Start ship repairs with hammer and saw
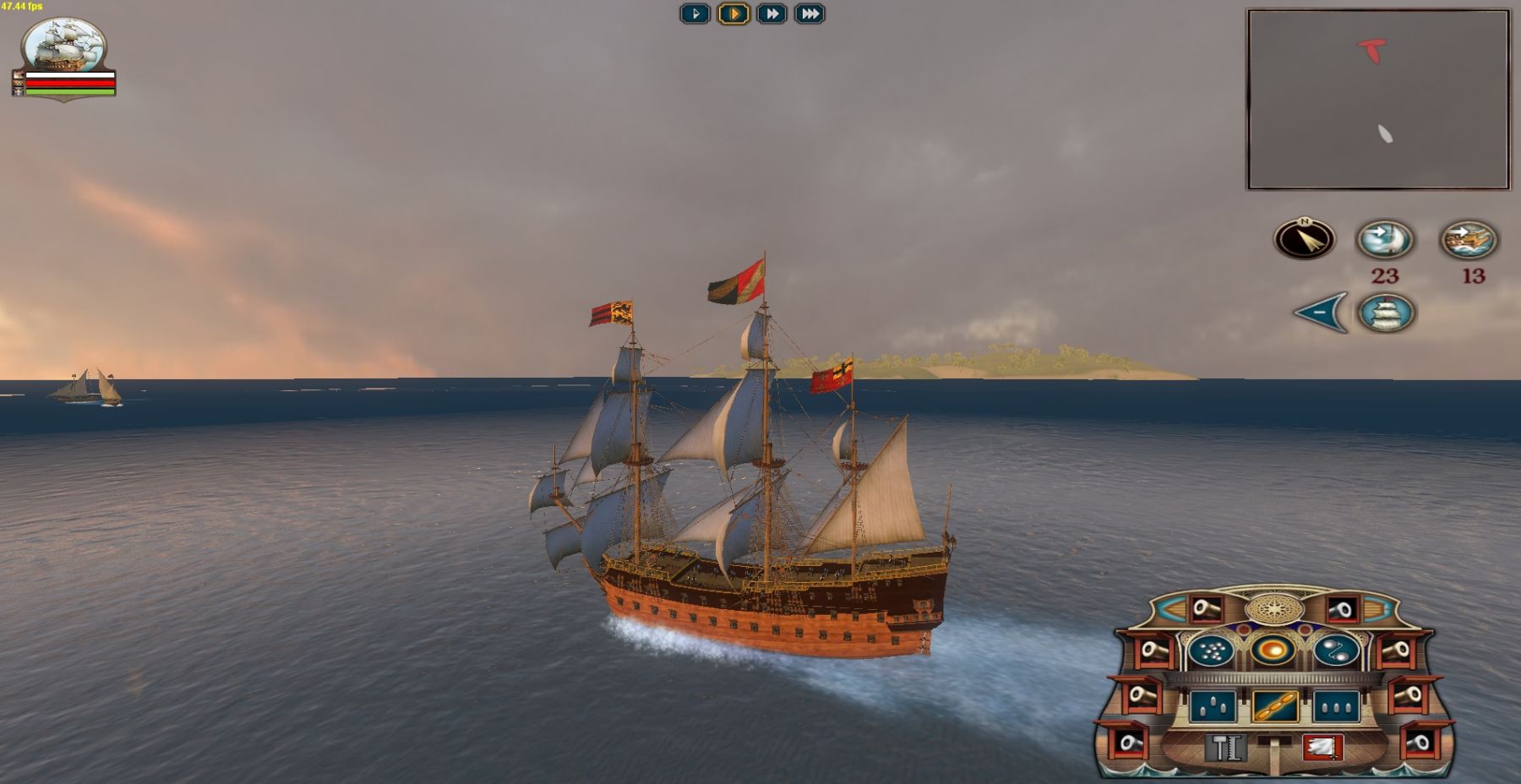Image resolution: width=1521 pixels, height=784 pixels. pos(1227,748)
